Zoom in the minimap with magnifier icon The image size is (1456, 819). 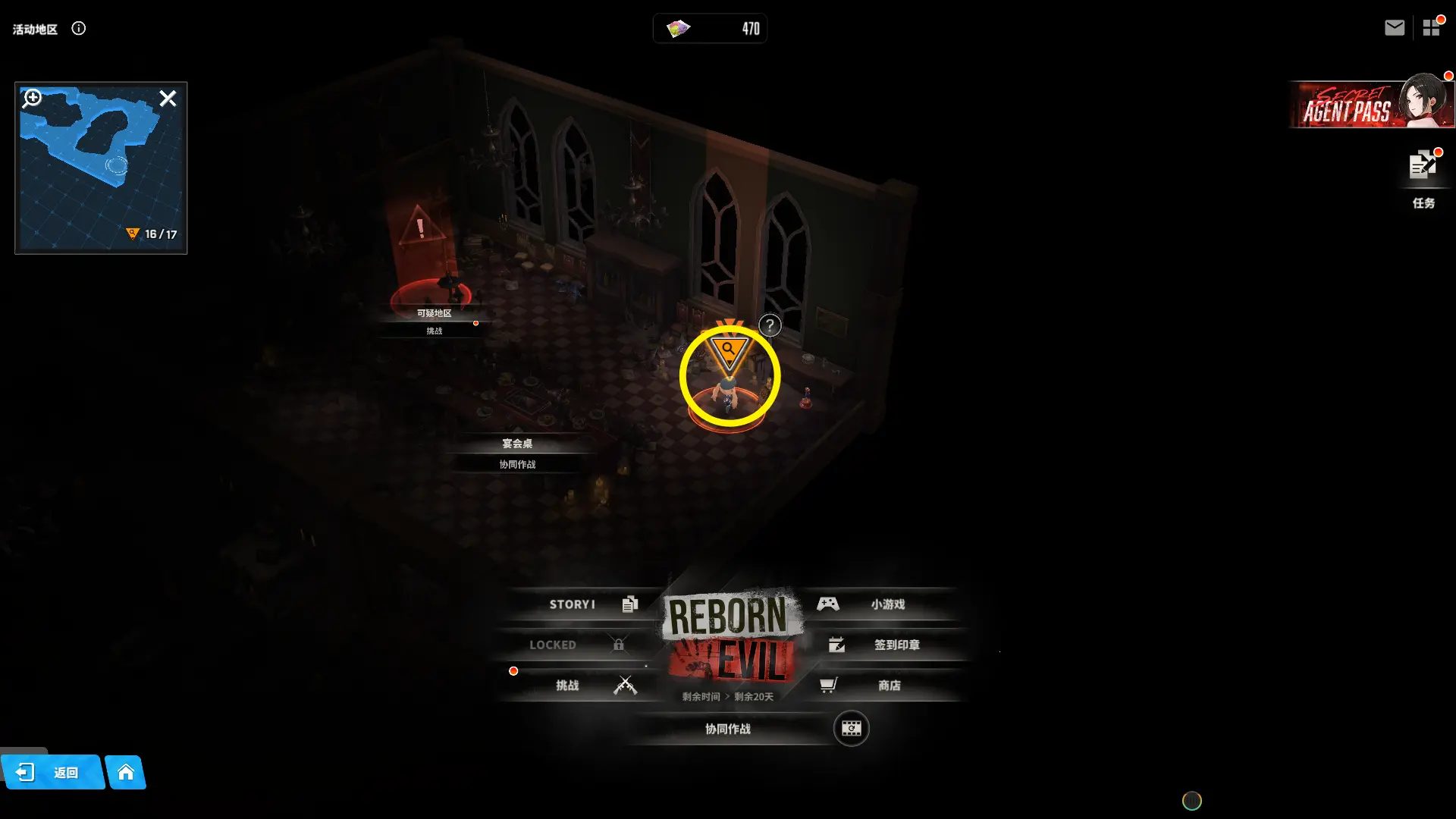pyautogui.click(x=32, y=99)
